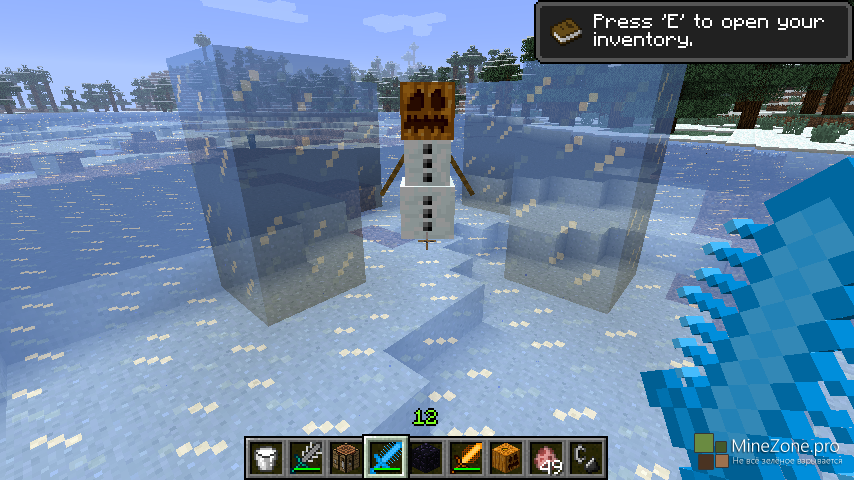Select the flint and steel slot
Viewport: 854px width, 480px height.
coord(585,457)
